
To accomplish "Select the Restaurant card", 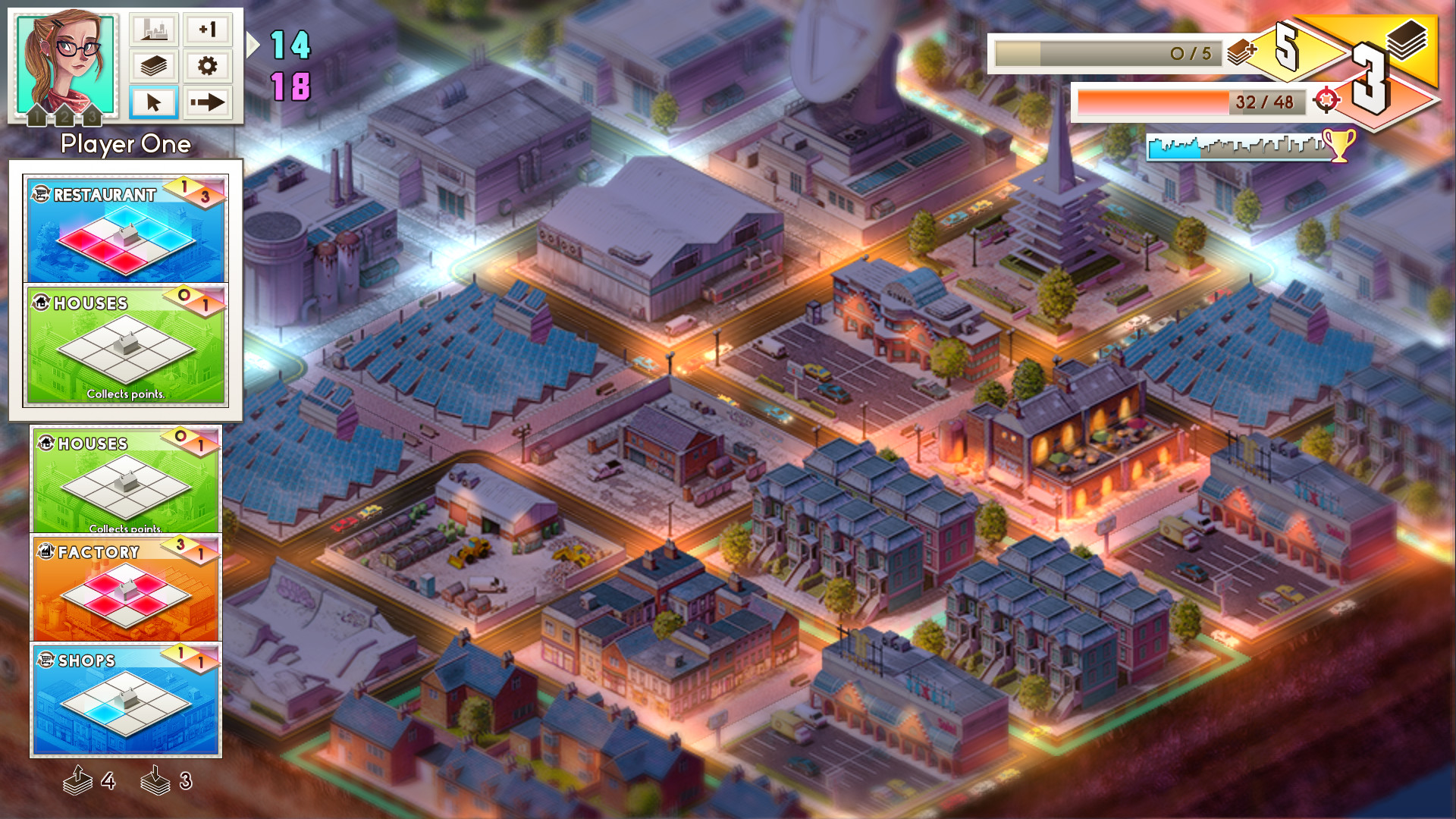I will [125, 227].
